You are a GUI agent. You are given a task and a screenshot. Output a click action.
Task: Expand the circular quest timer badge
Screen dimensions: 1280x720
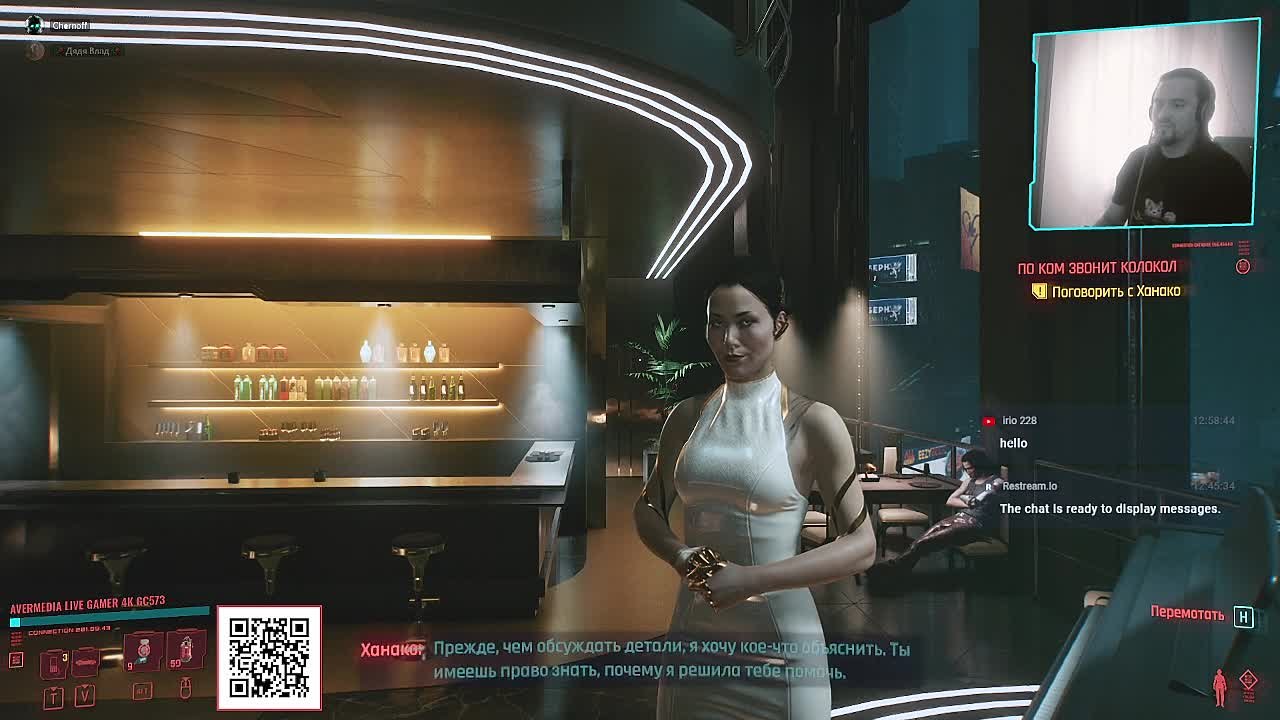tap(1244, 266)
